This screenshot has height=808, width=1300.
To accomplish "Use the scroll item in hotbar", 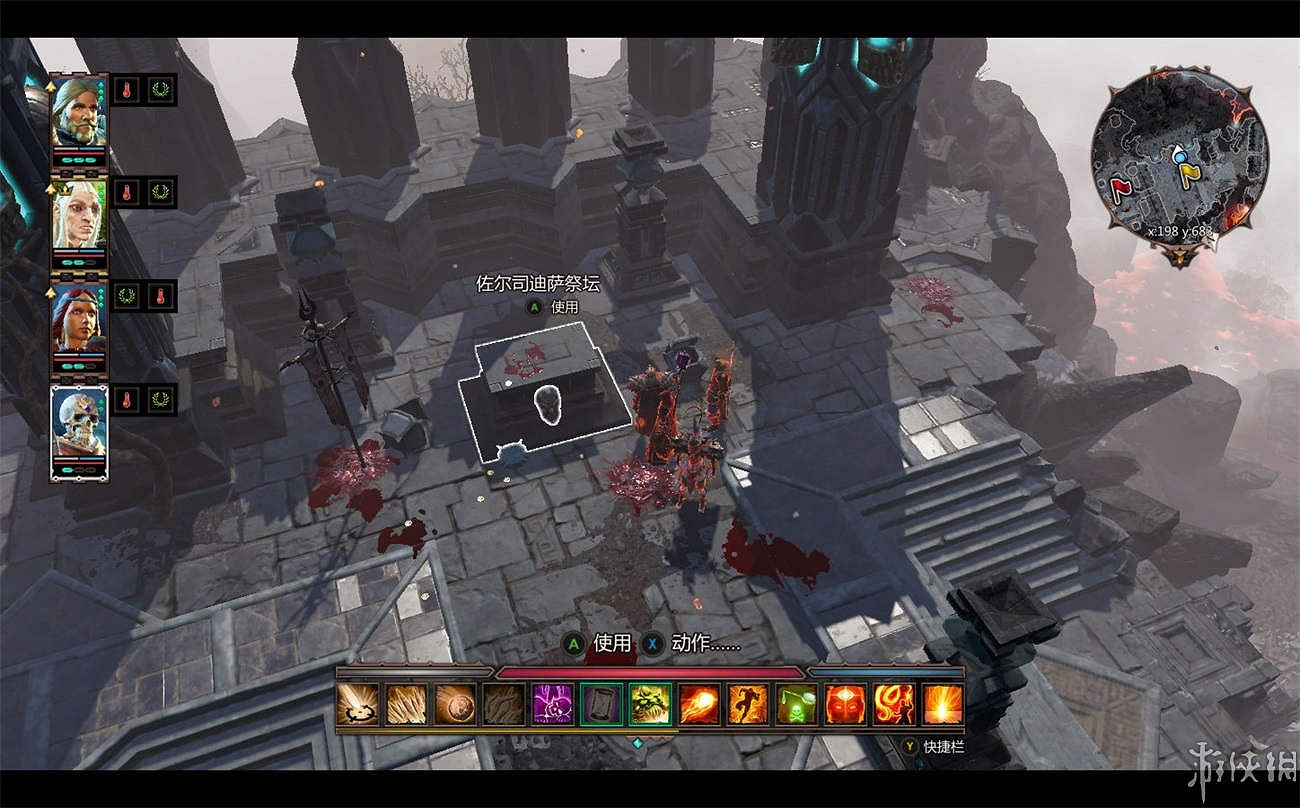I will click(601, 704).
